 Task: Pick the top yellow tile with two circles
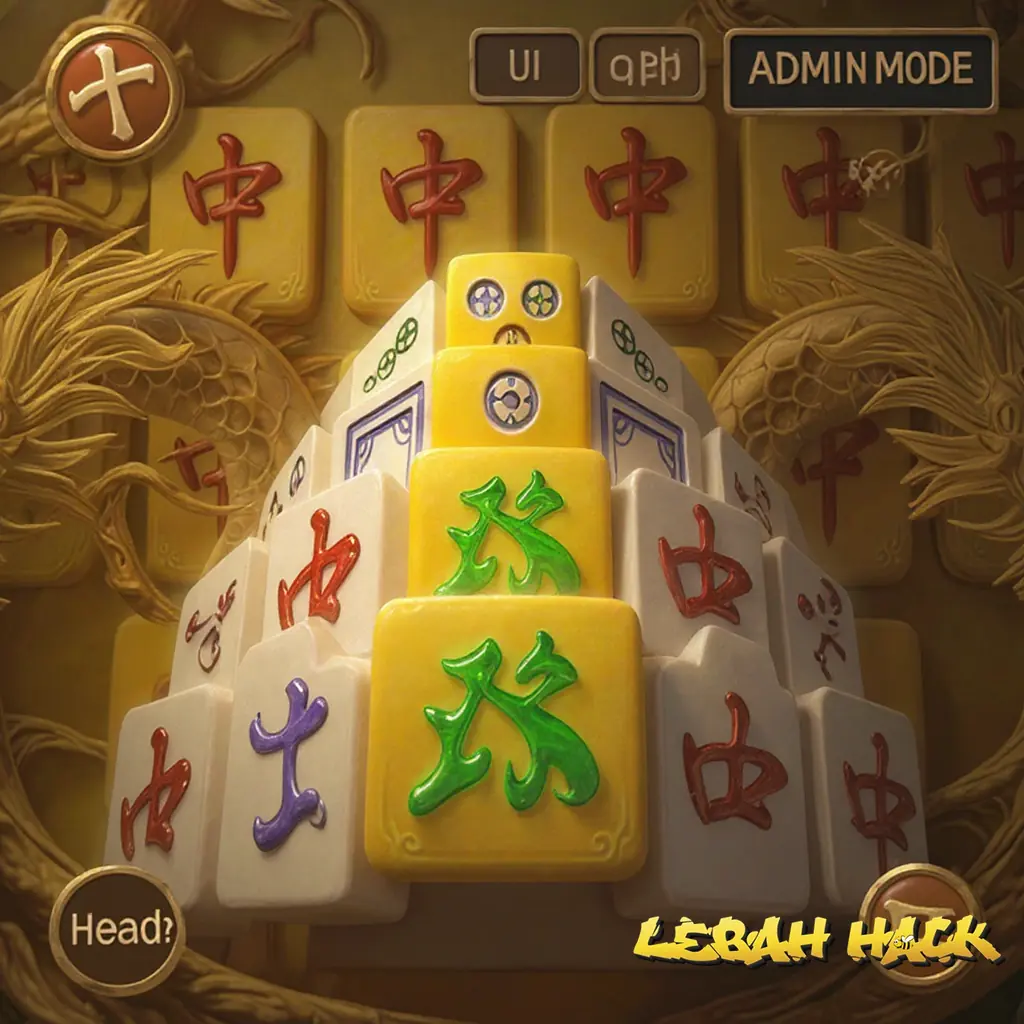514,299
